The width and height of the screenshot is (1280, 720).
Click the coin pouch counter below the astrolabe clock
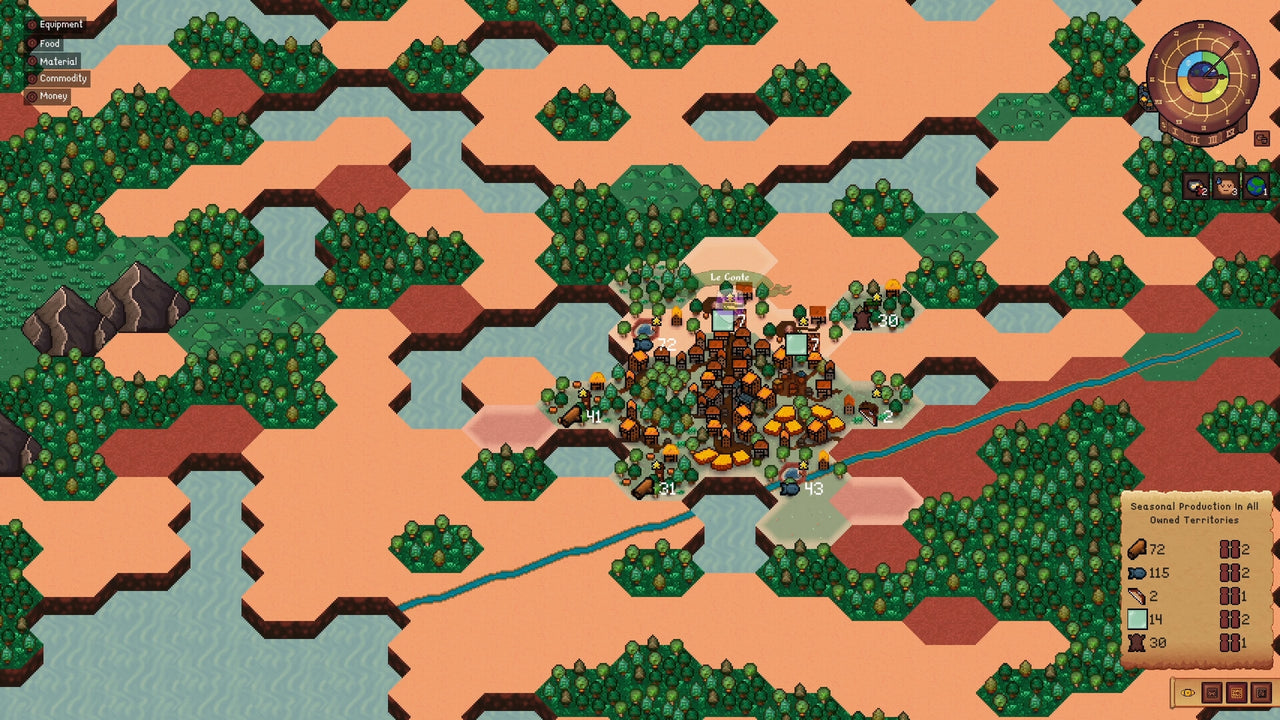pyautogui.click(x=1196, y=186)
